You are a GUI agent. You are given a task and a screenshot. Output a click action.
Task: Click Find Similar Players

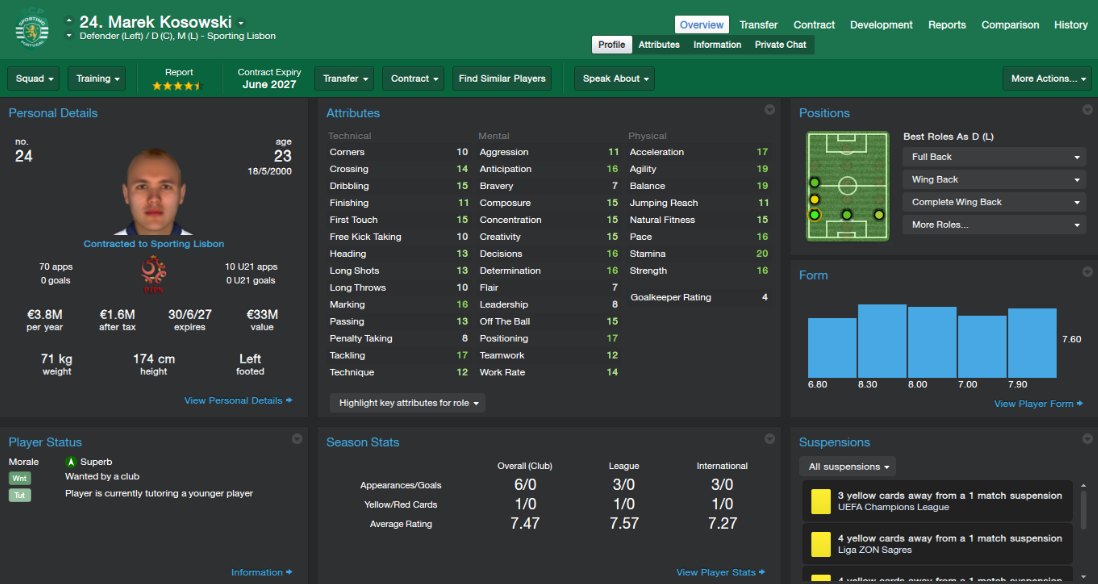[502, 79]
